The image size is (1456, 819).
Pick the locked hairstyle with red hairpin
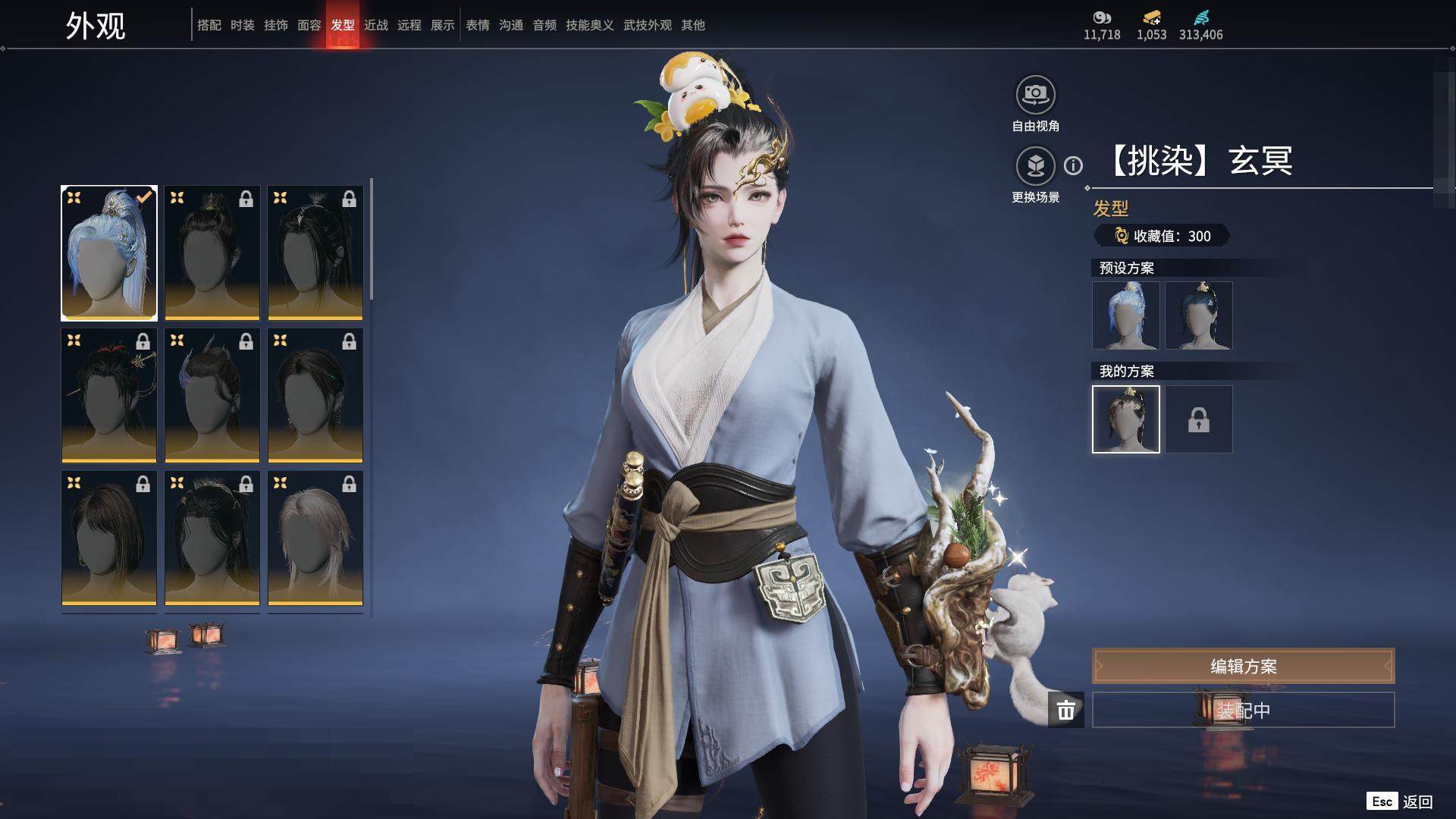109,395
